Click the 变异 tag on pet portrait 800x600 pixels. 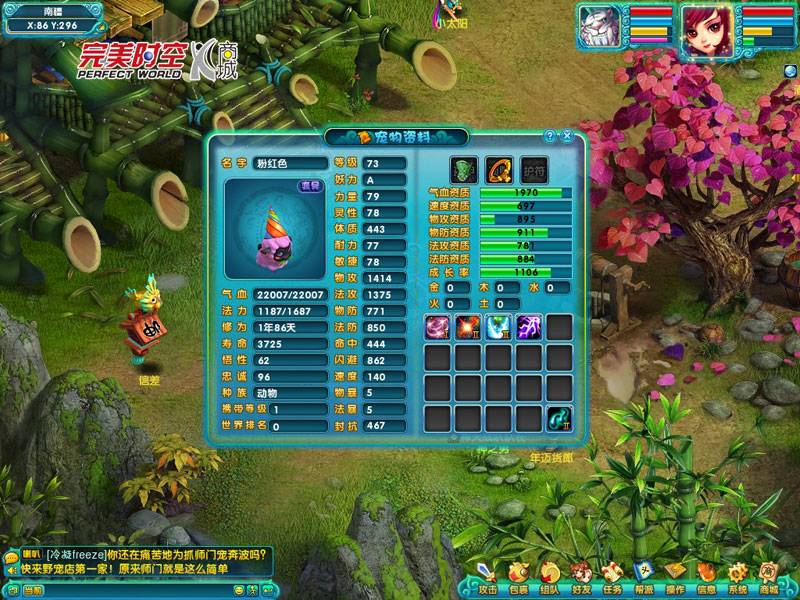coord(310,186)
